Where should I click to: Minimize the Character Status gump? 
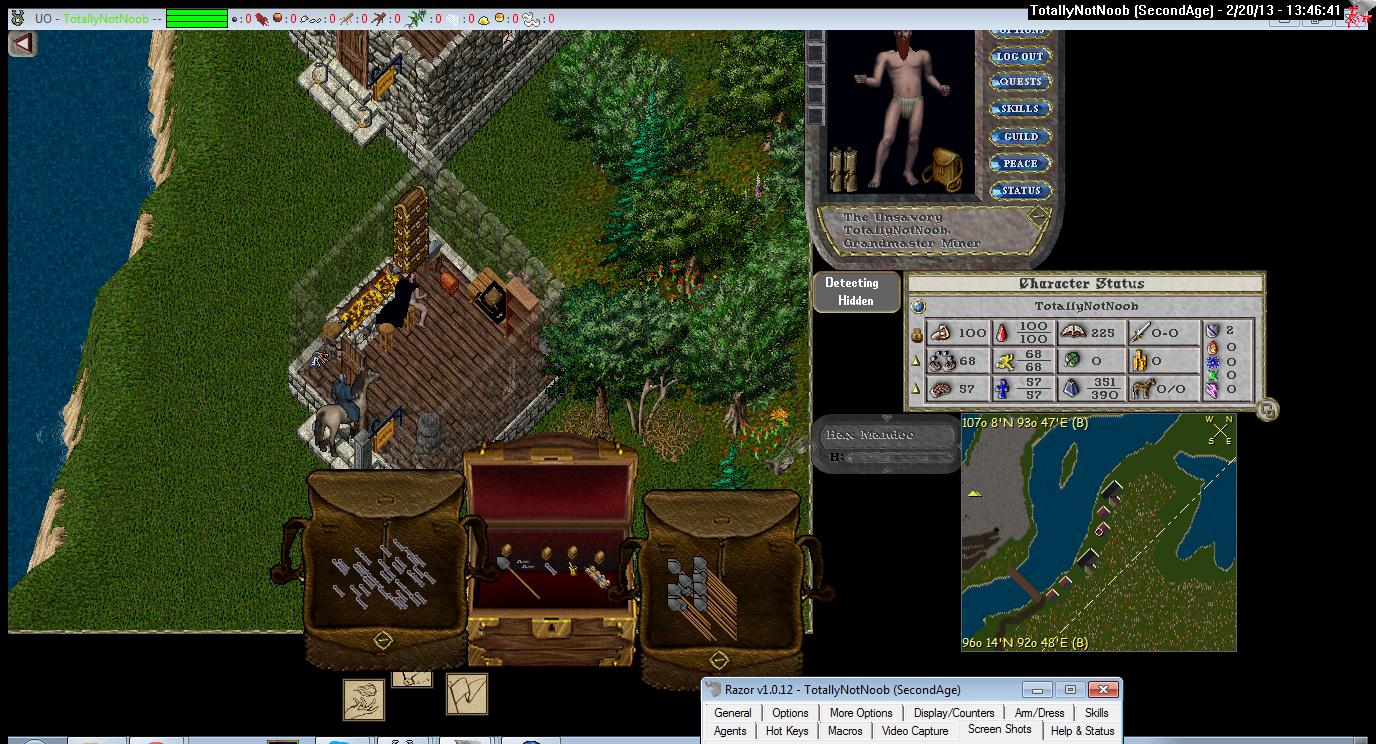(1267, 408)
